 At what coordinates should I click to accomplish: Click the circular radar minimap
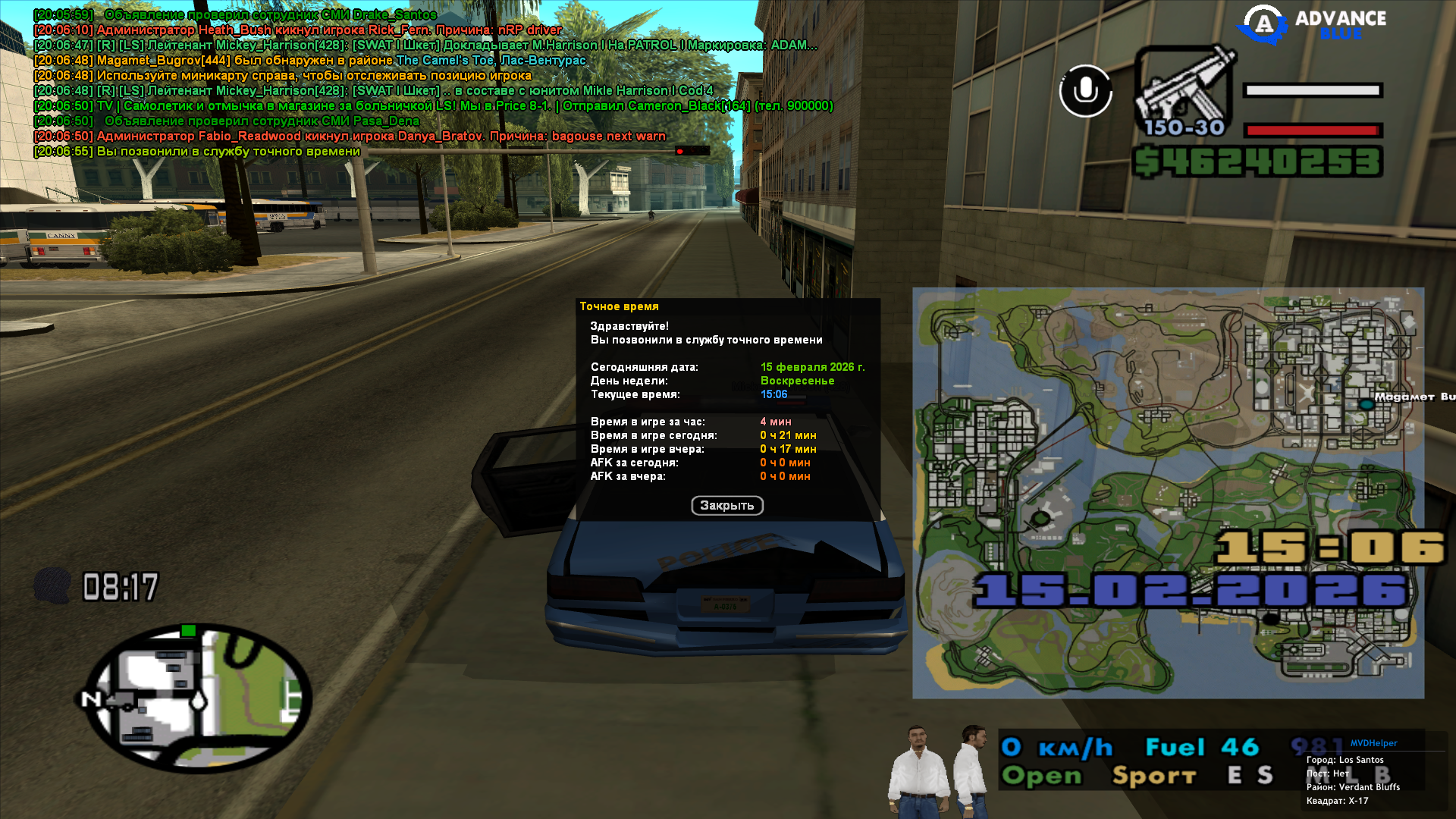pos(199,698)
